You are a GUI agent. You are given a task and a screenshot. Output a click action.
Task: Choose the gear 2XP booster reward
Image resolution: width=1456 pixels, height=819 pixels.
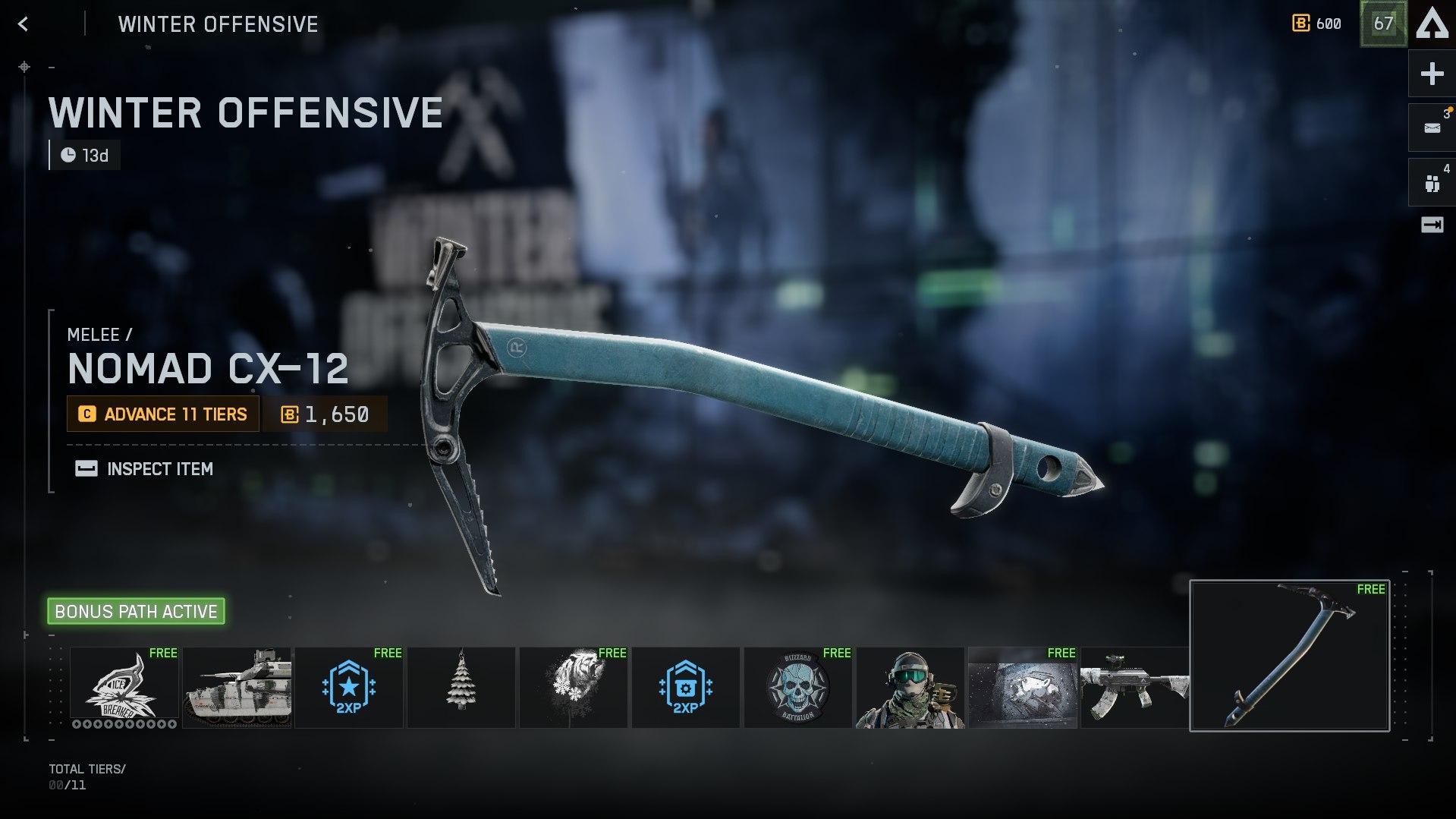tap(686, 687)
